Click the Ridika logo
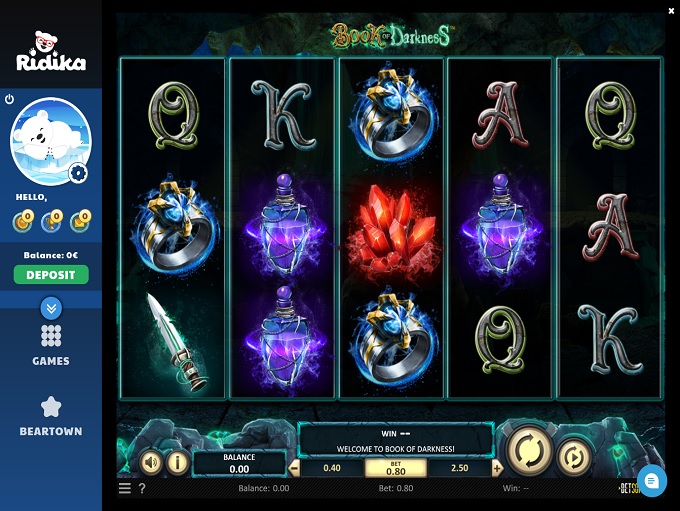The height and width of the screenshot is (511, 680). click(51, 52)
